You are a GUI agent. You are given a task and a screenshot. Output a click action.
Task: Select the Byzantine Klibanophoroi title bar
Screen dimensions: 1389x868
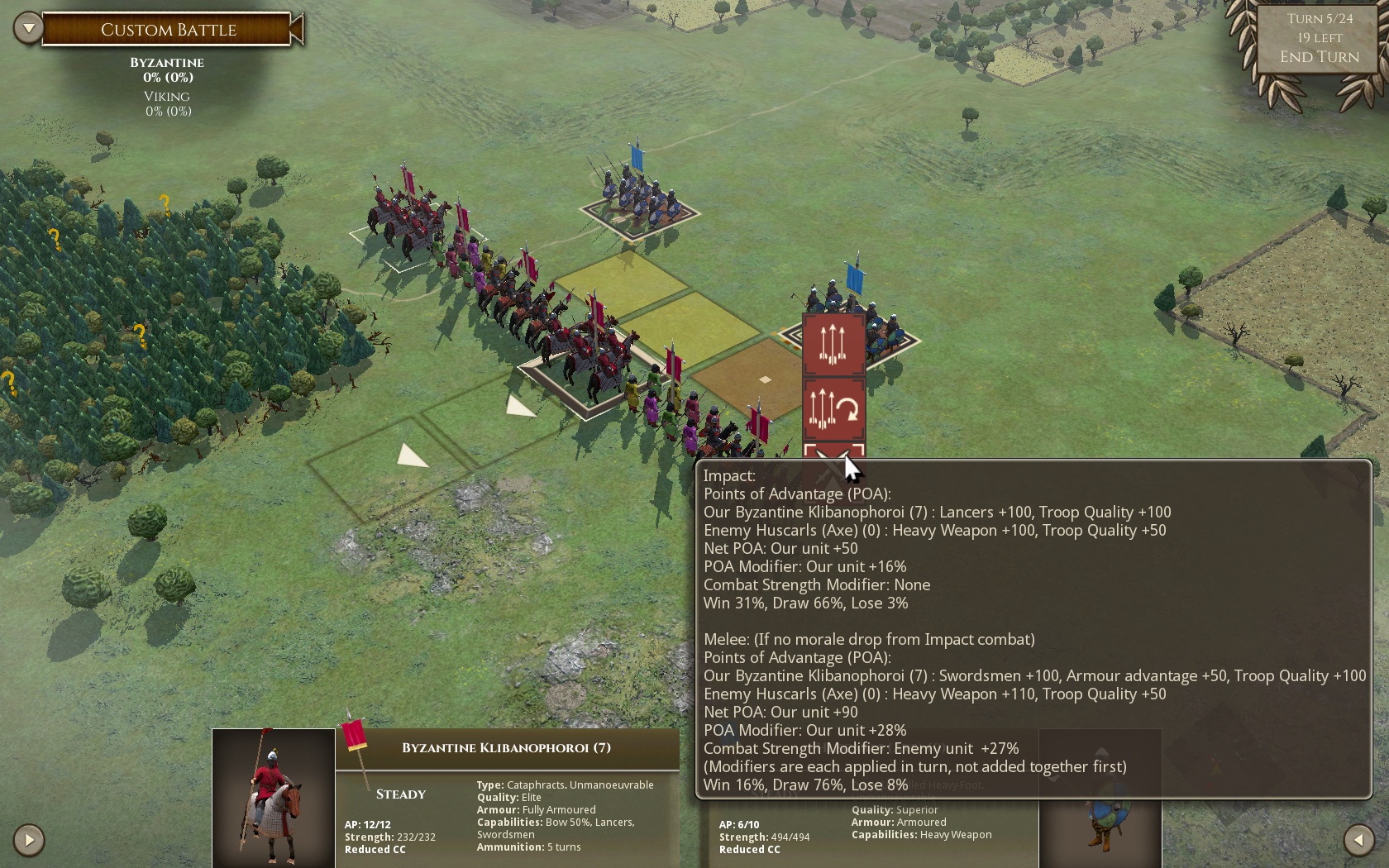point(506,746)
